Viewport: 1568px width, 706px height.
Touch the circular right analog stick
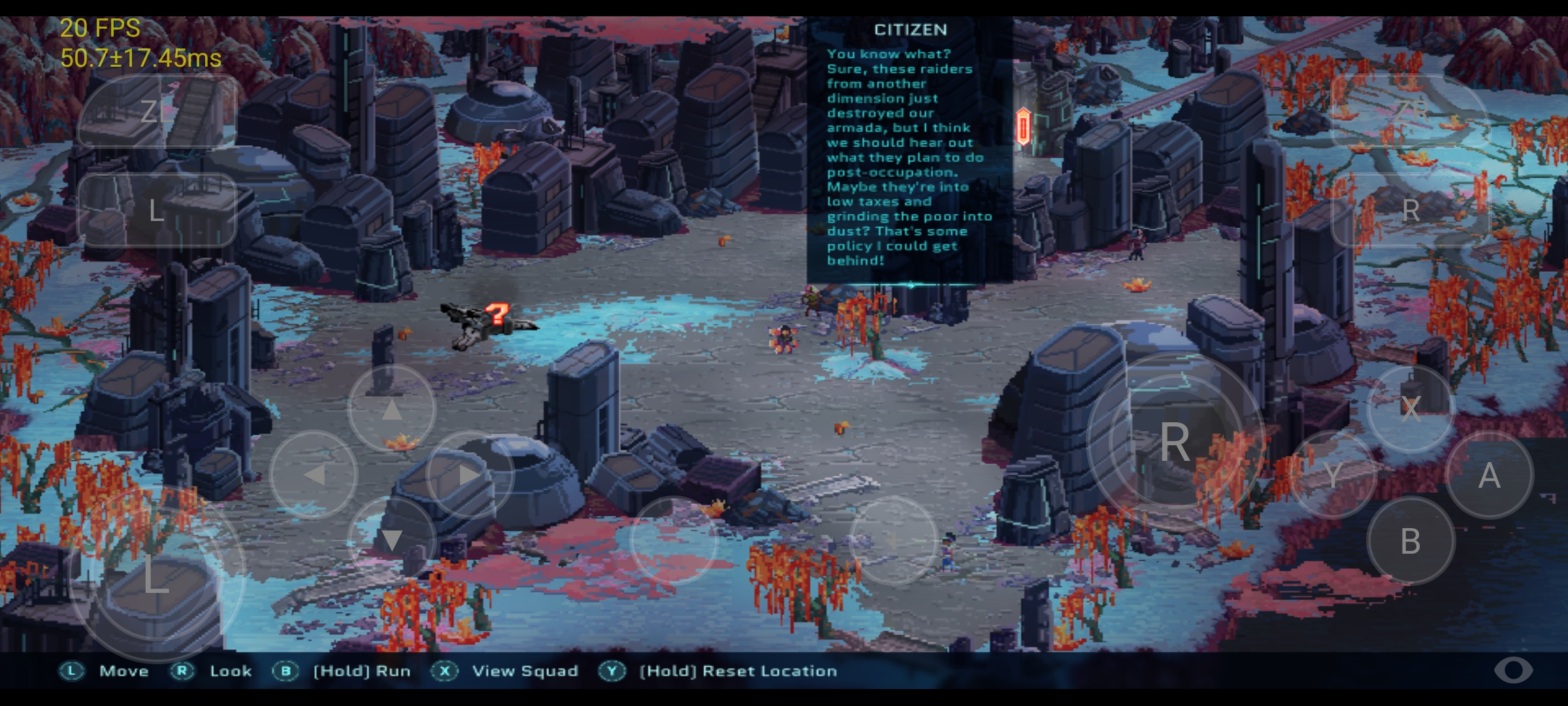coord(1175,442)
